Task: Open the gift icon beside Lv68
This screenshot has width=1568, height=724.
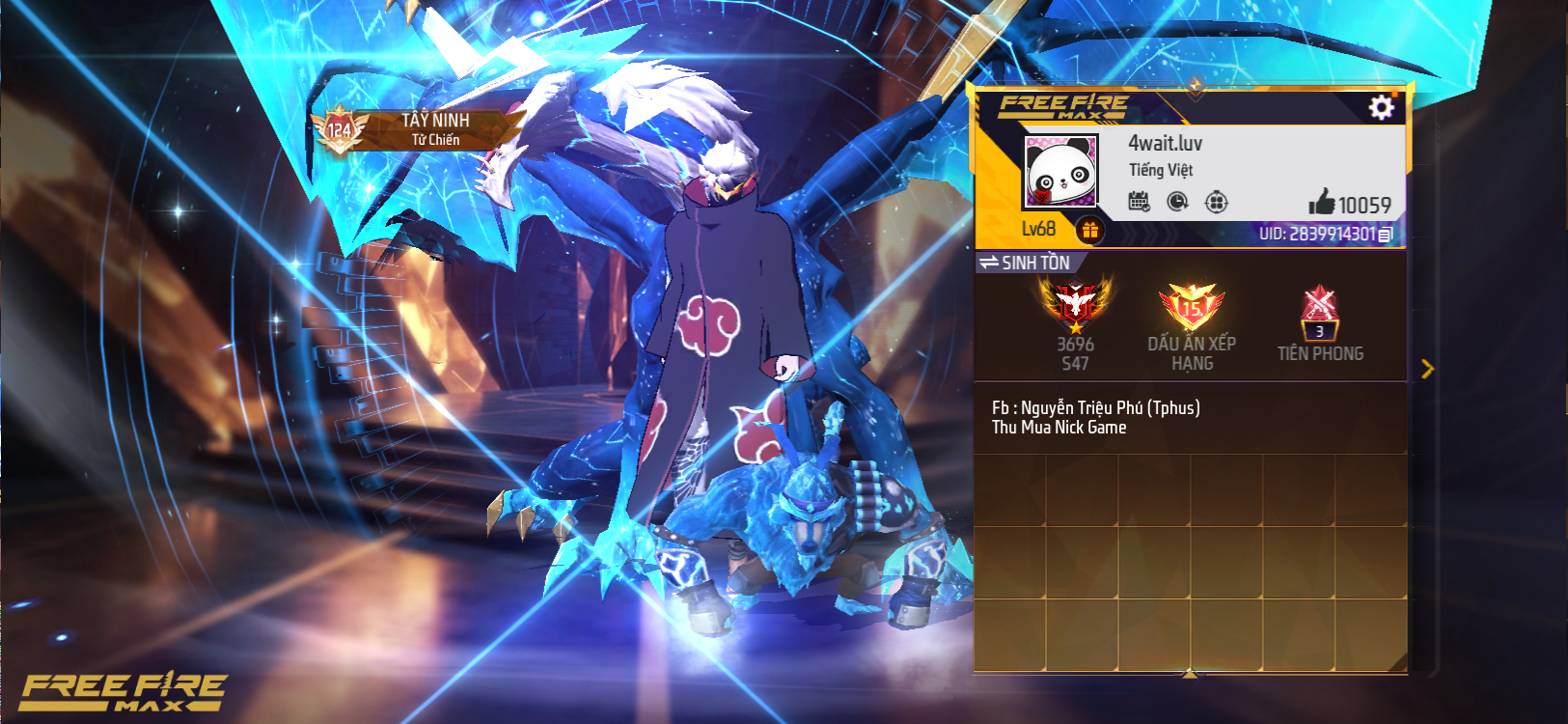Action: [x=1089, y=230]
